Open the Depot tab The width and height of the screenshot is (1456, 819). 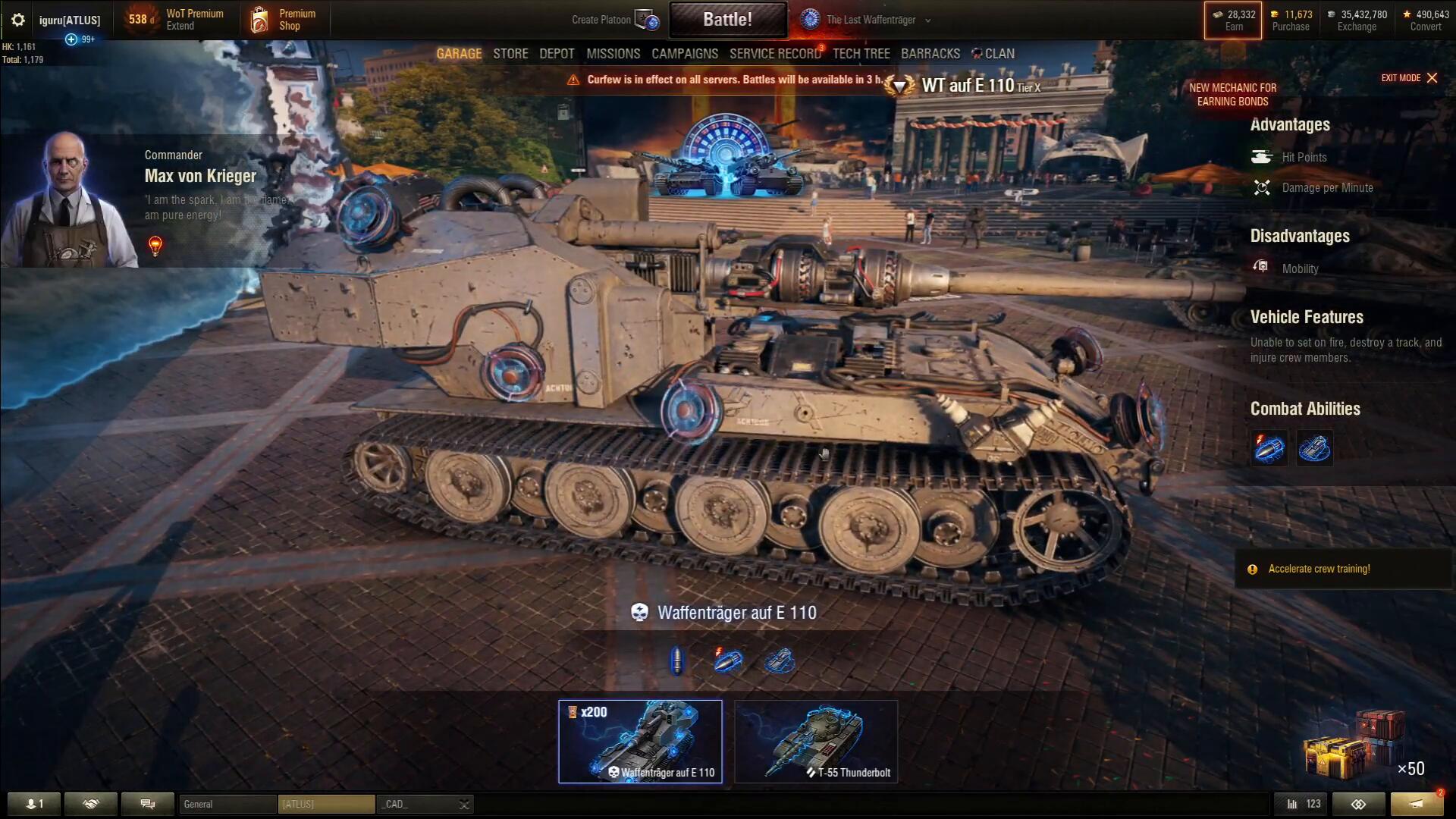(557, 54)
